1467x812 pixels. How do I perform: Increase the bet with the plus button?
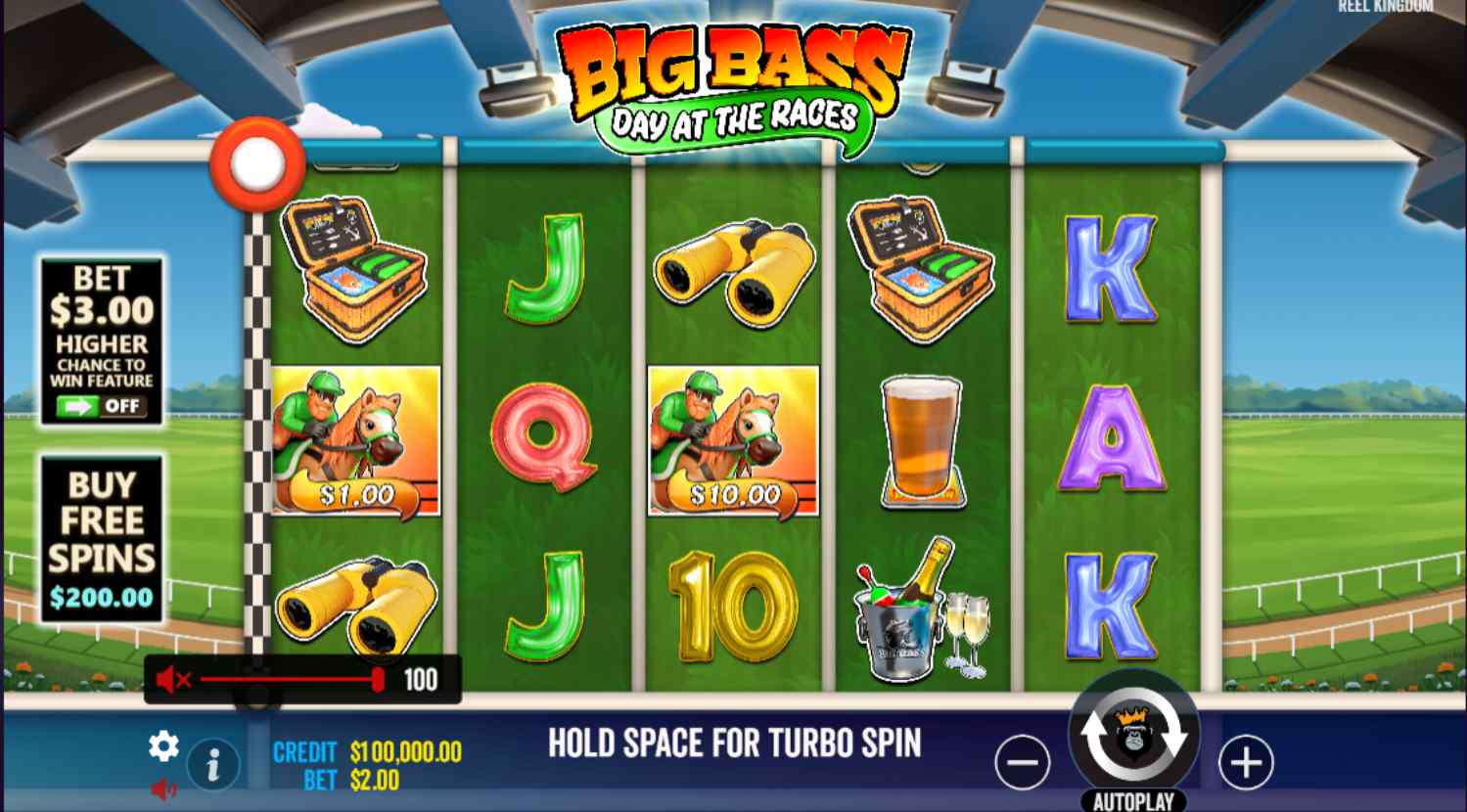[x=1246, y=762]
